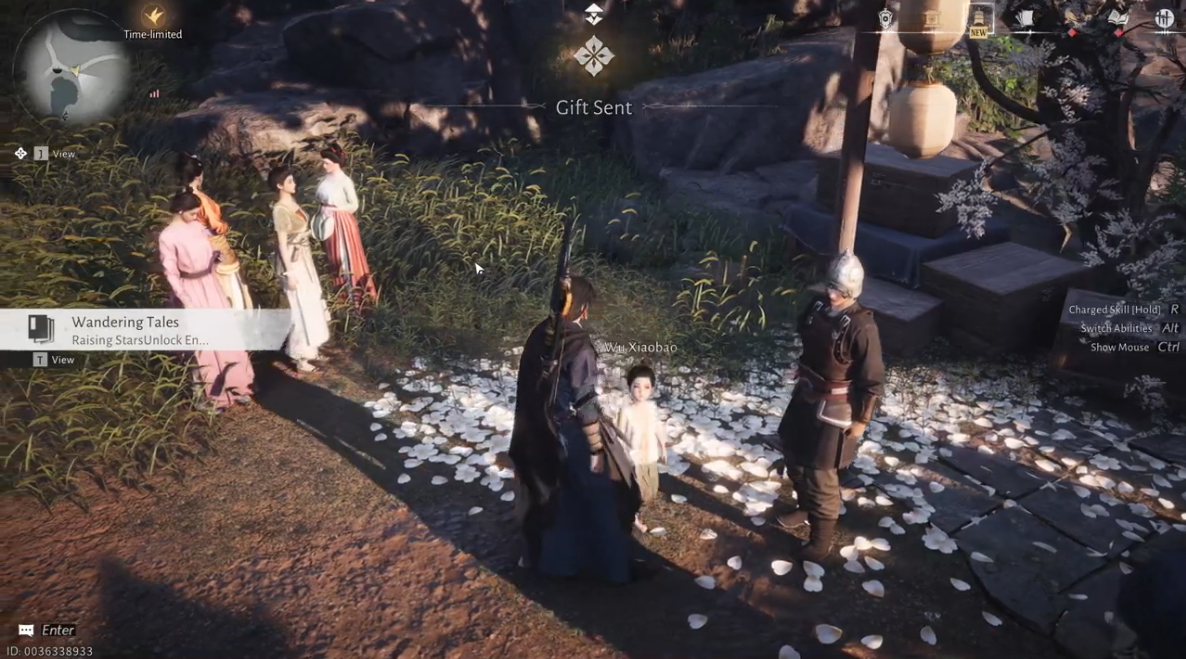Open the open-book journal icon
The image size is (1186, 659).
point(1118,19)
